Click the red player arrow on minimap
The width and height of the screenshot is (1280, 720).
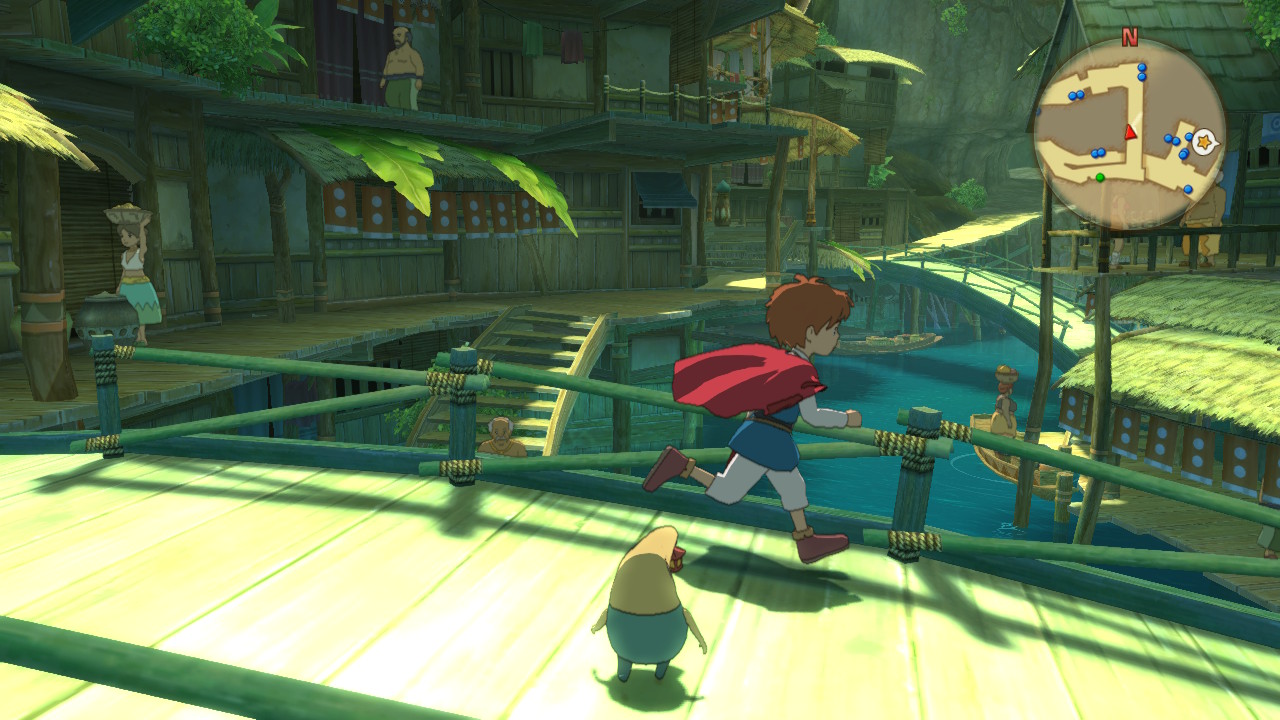coord(1131,131)
